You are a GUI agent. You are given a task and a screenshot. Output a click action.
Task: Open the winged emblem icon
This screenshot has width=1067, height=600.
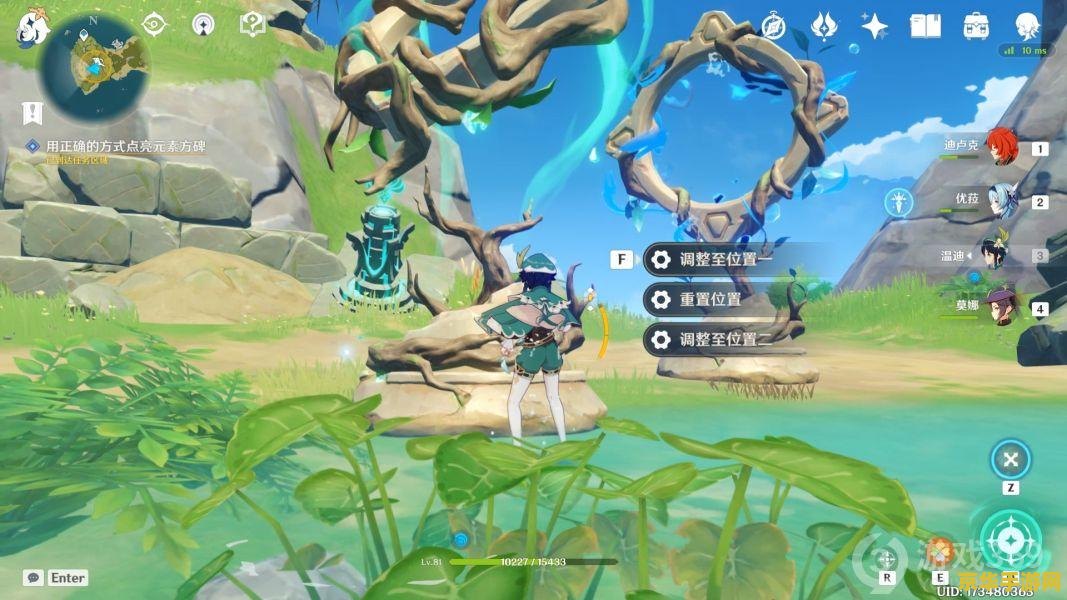(x=823, y=26)
